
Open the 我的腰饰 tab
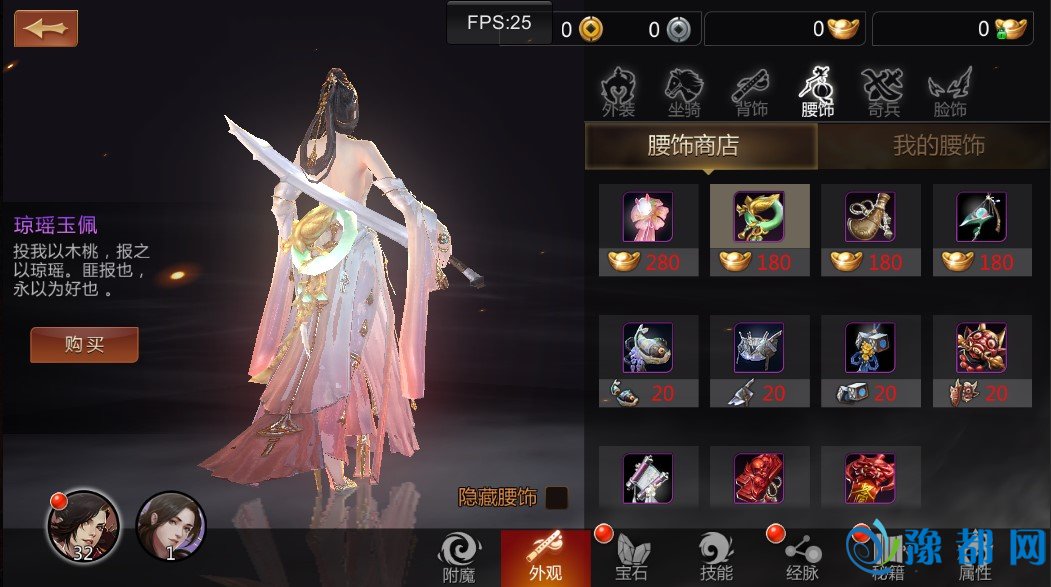pyautogui.click(x=938, y=146)
